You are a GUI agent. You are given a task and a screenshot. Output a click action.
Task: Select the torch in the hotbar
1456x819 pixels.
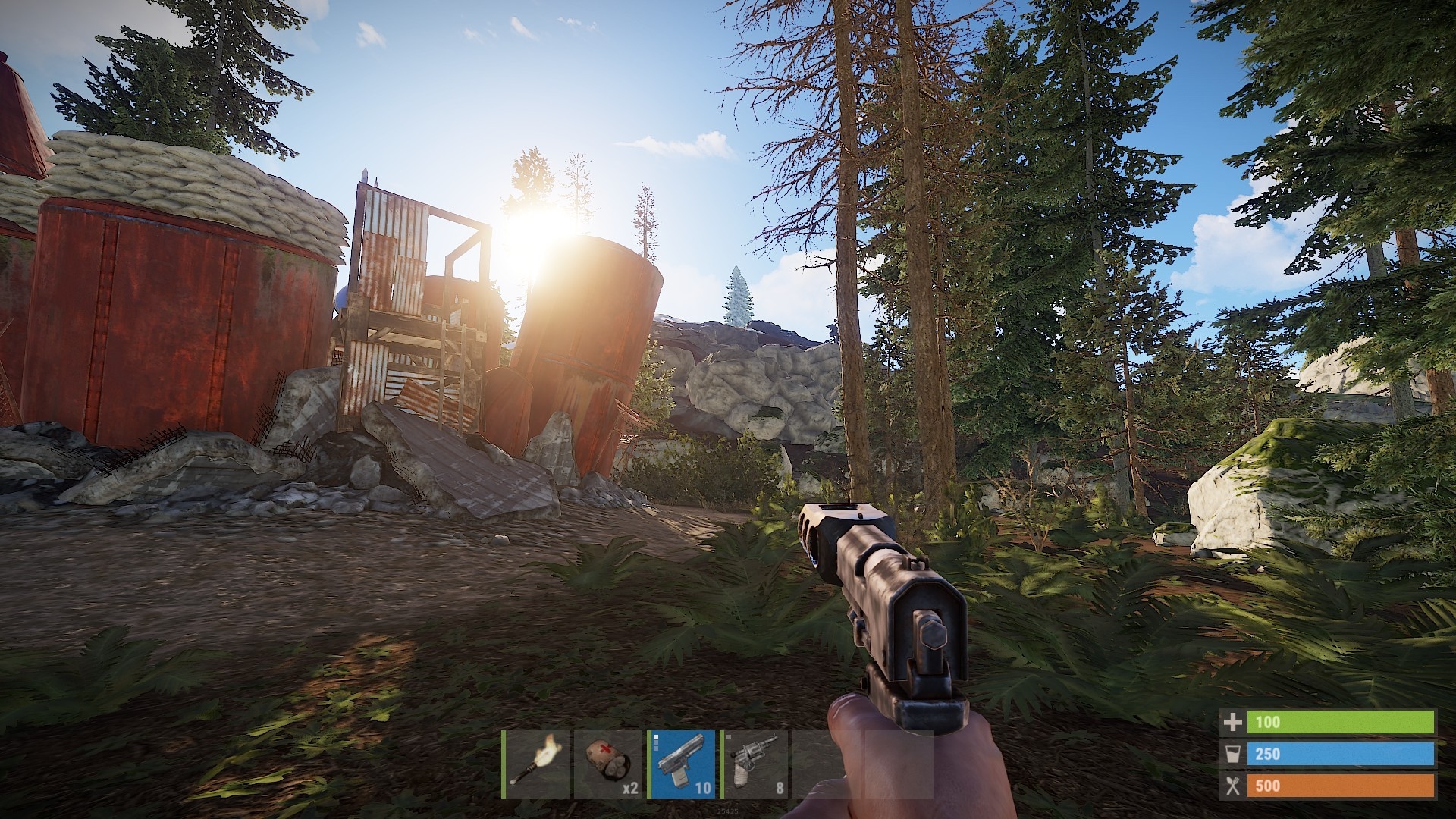click(536, 764)
